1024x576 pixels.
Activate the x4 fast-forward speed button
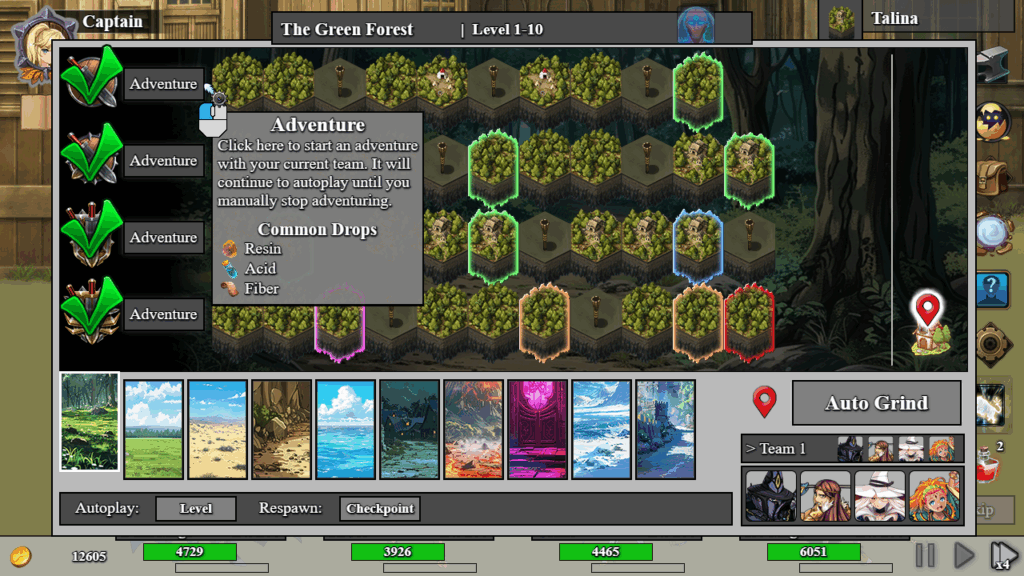[1003, 555]
